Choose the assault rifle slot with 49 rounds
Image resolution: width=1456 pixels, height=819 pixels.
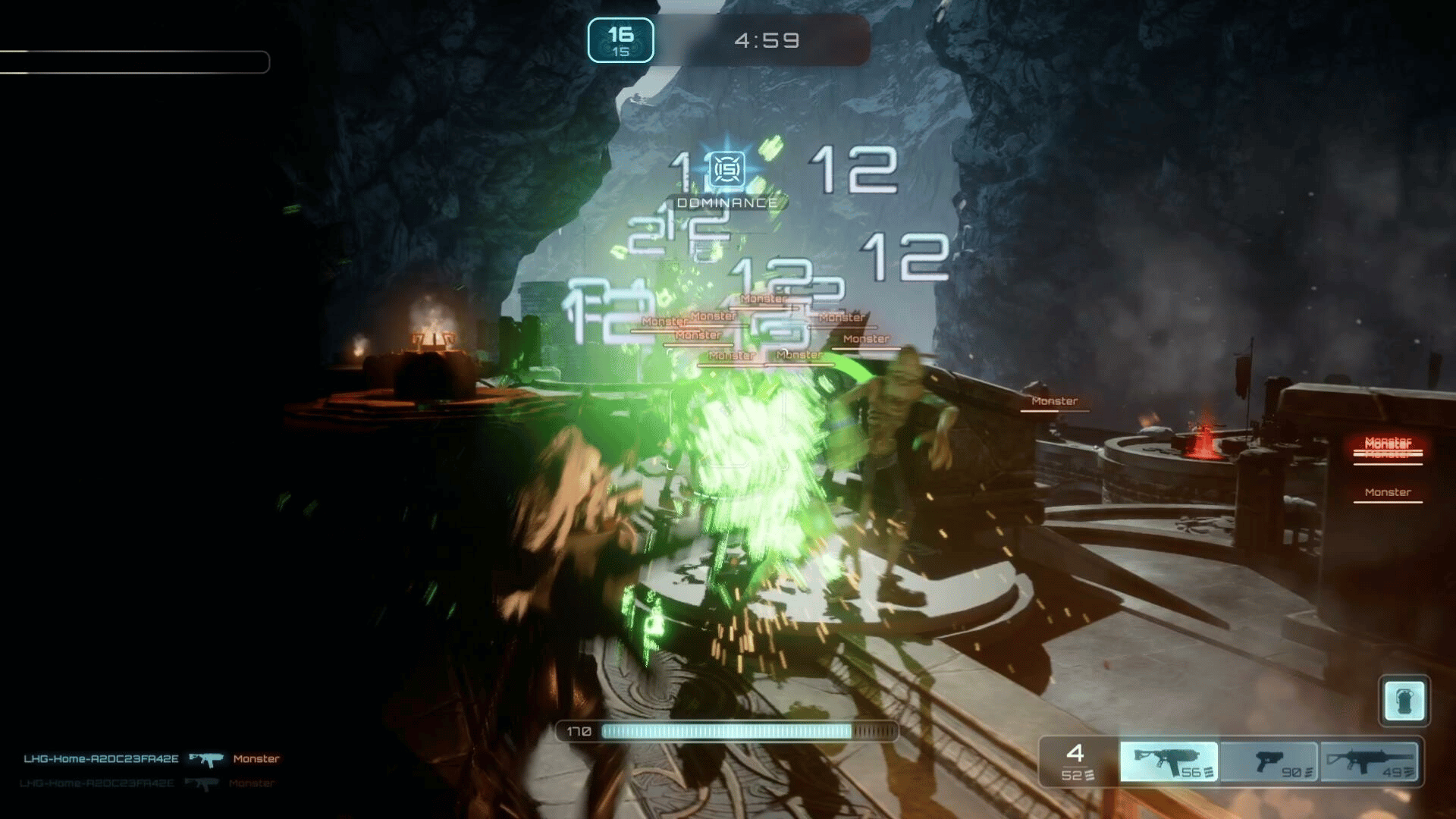pos(1369,761)
